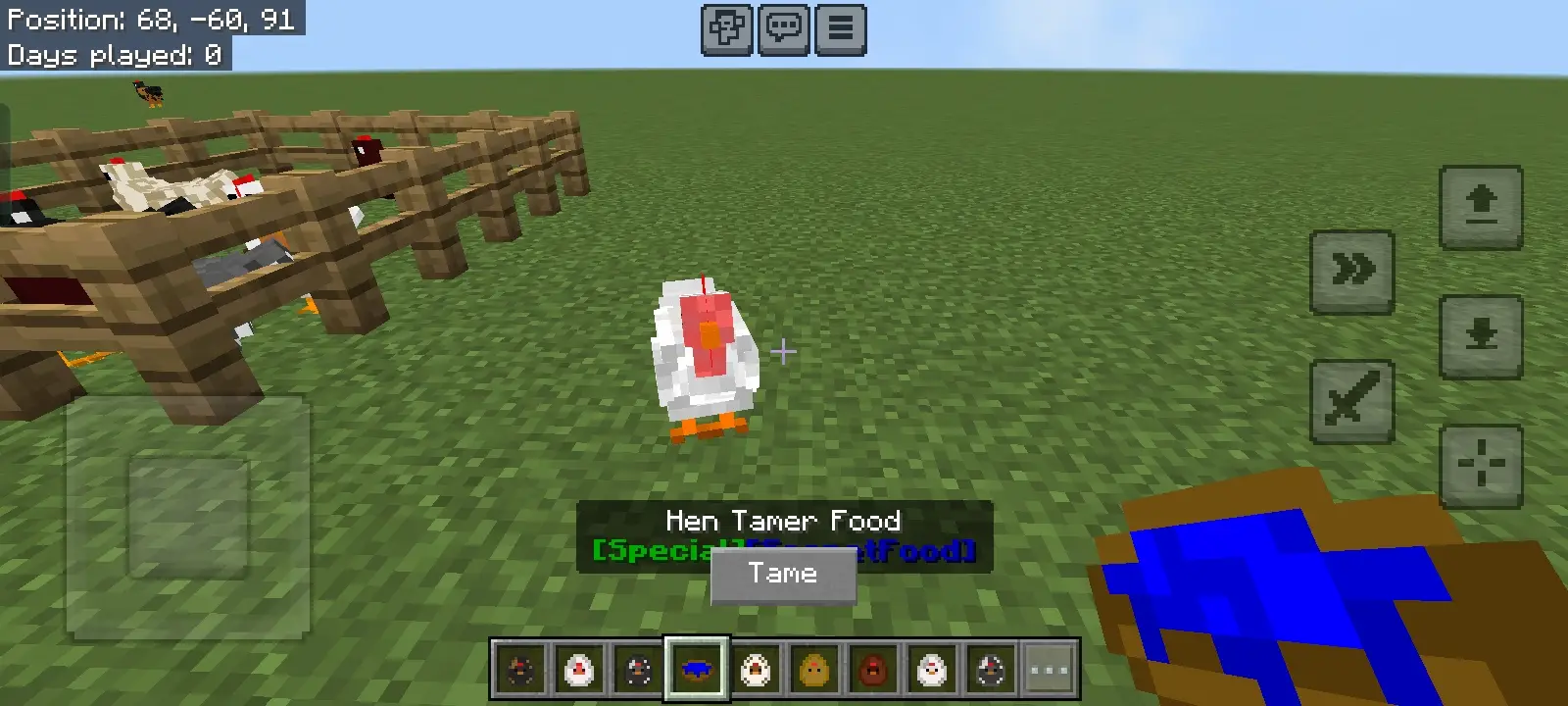The width and height of the screenshot is (1568, 706).
Task: Hit the sword attack button
Action: point(1352,401)
